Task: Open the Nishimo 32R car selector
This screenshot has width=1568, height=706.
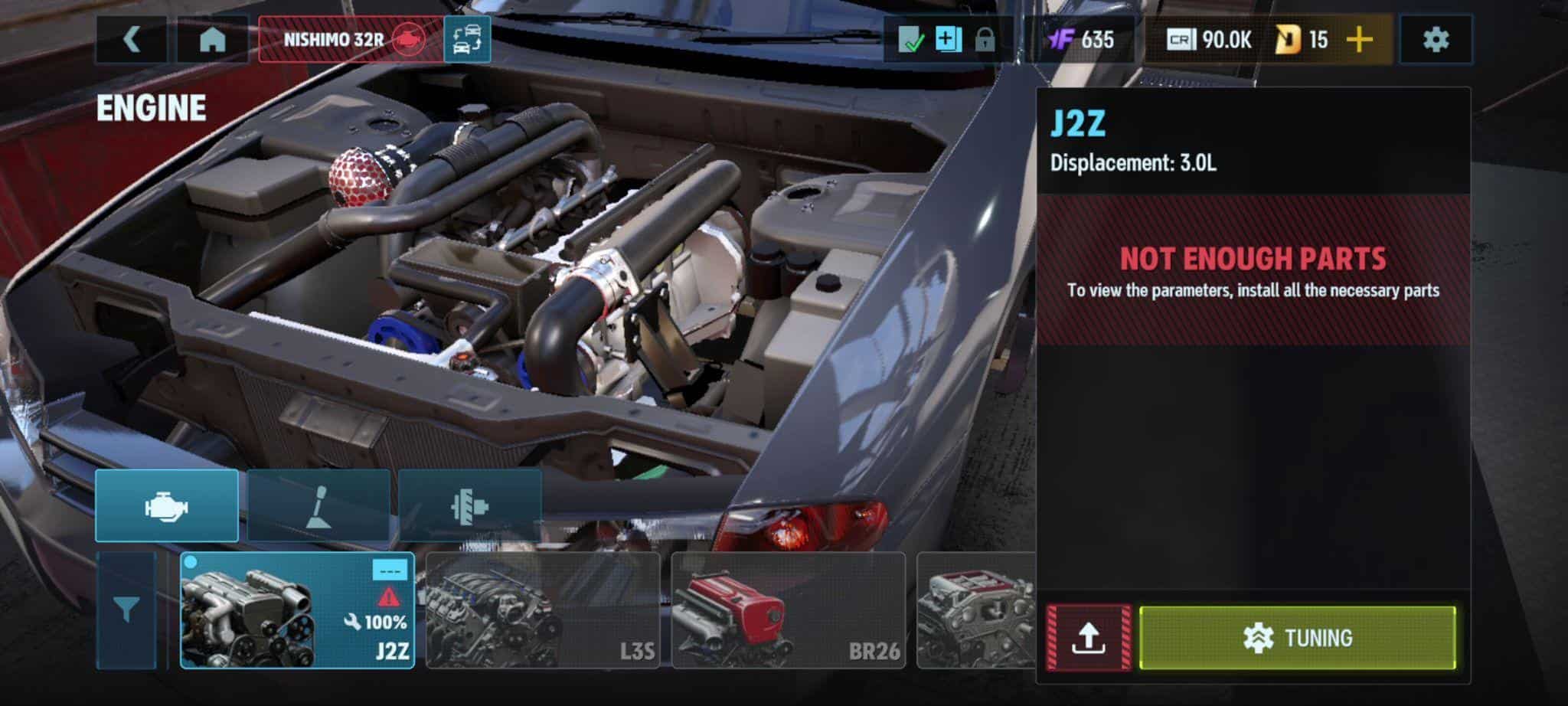Action: point(351,39)
